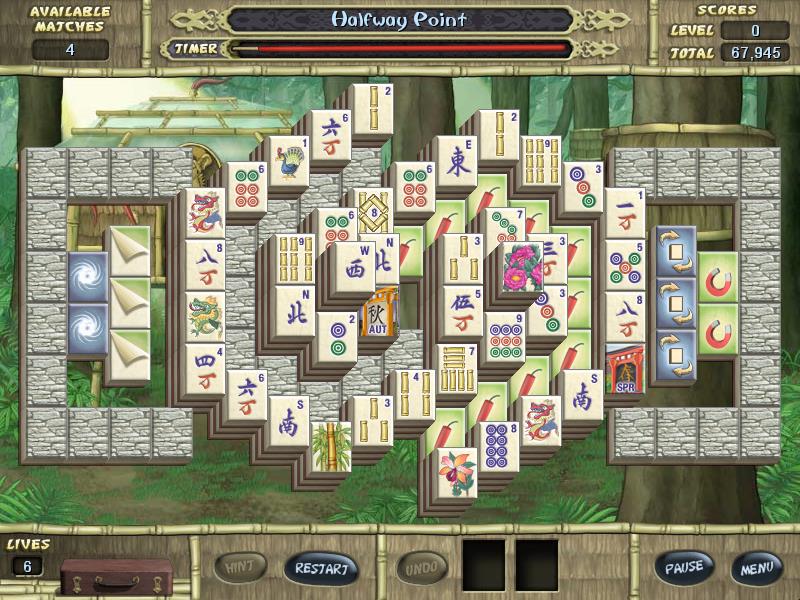Choose the one of characters tile
800x600 pixels.
point(624,213)
